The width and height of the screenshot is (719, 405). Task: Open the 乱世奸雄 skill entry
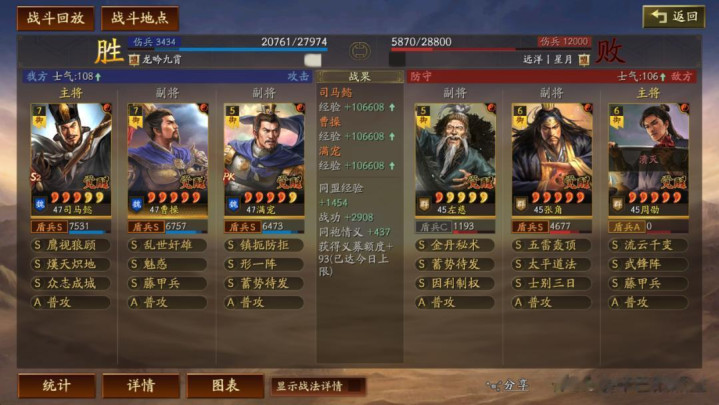167,245
